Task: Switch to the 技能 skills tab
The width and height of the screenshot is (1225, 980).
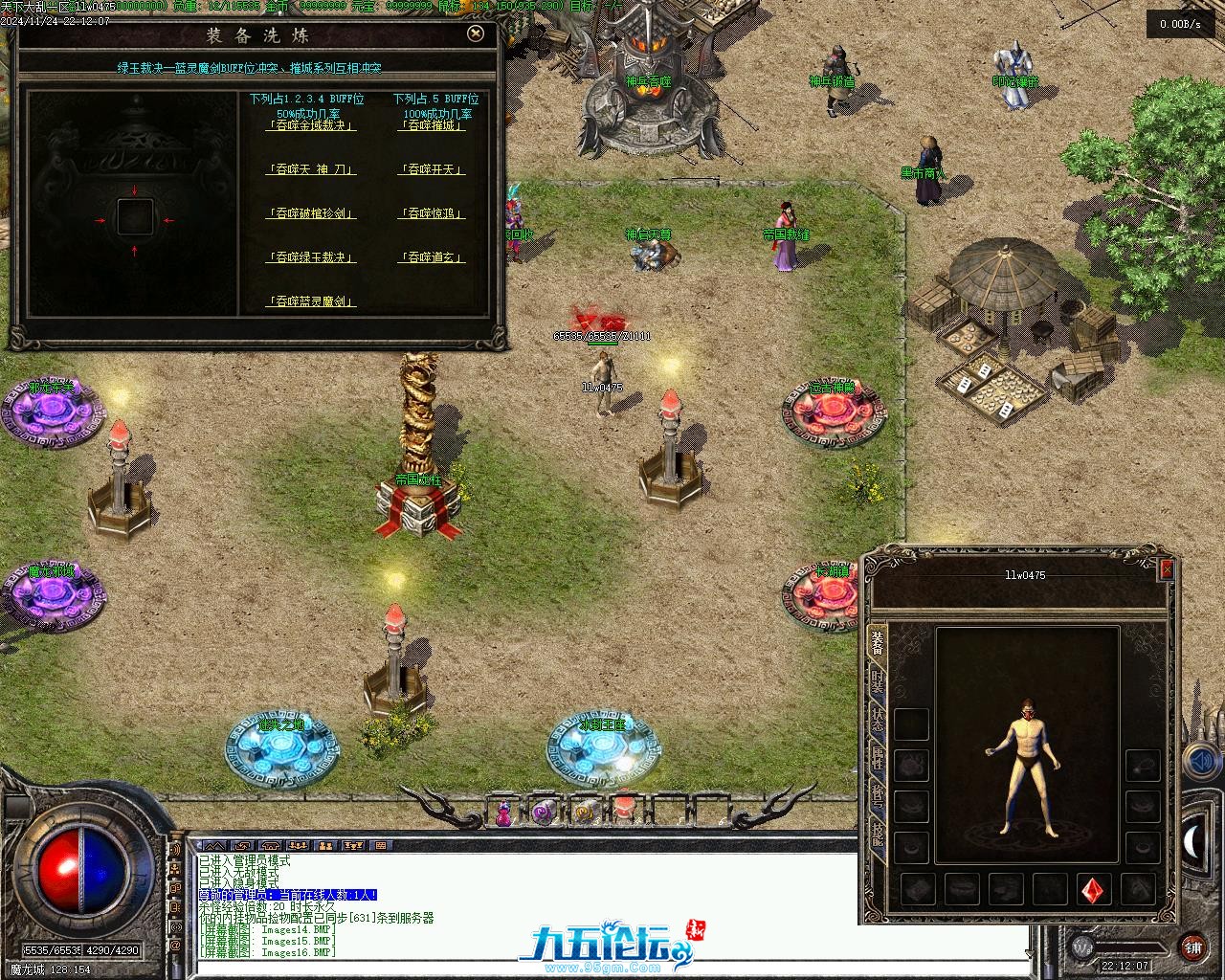Action: pos(877,835)
